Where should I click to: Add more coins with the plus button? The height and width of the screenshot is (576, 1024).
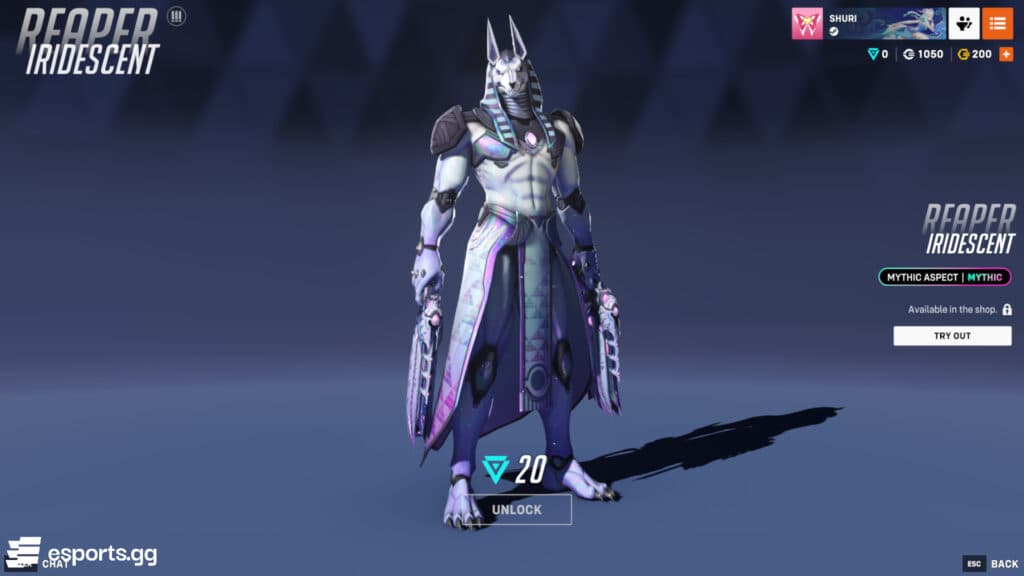[x=1006, y=54]
